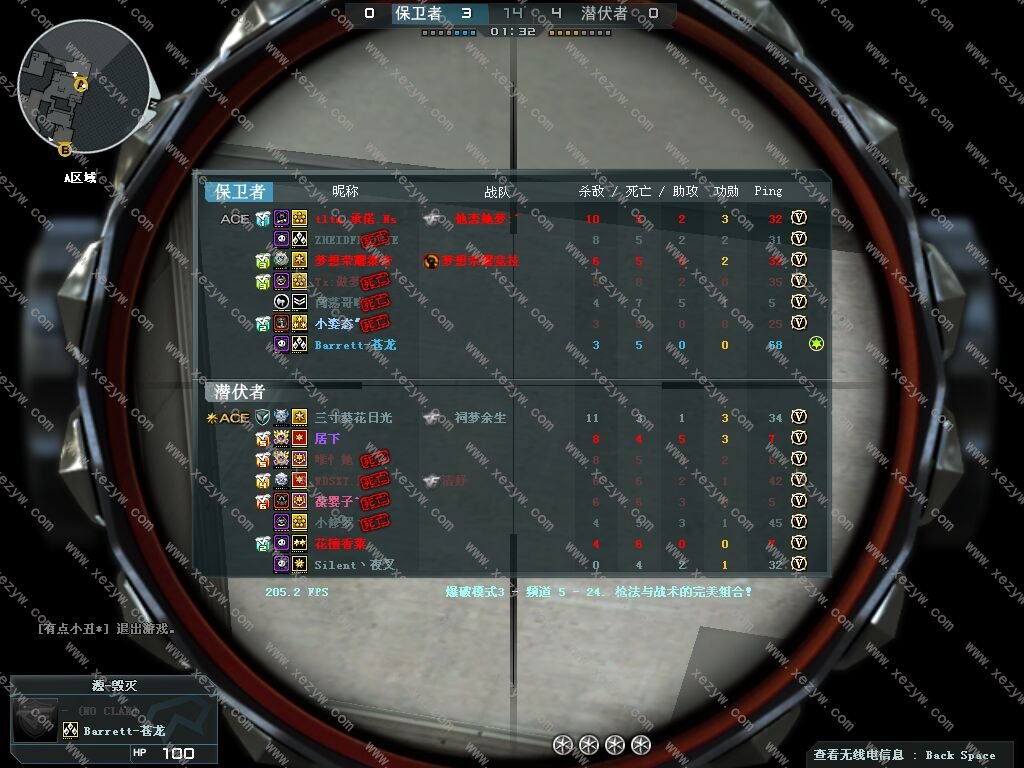Click the 潜伏者 team header

(240, 392)
